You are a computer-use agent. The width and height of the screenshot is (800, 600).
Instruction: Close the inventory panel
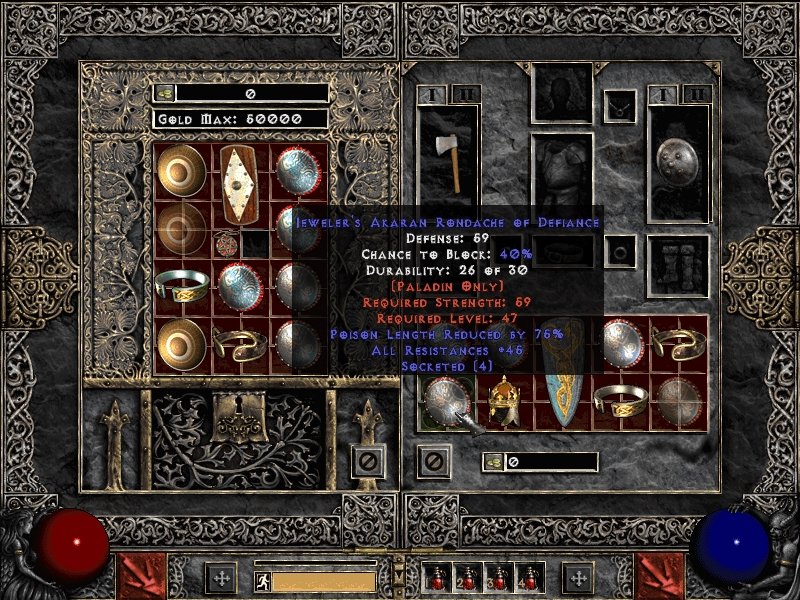432,461
